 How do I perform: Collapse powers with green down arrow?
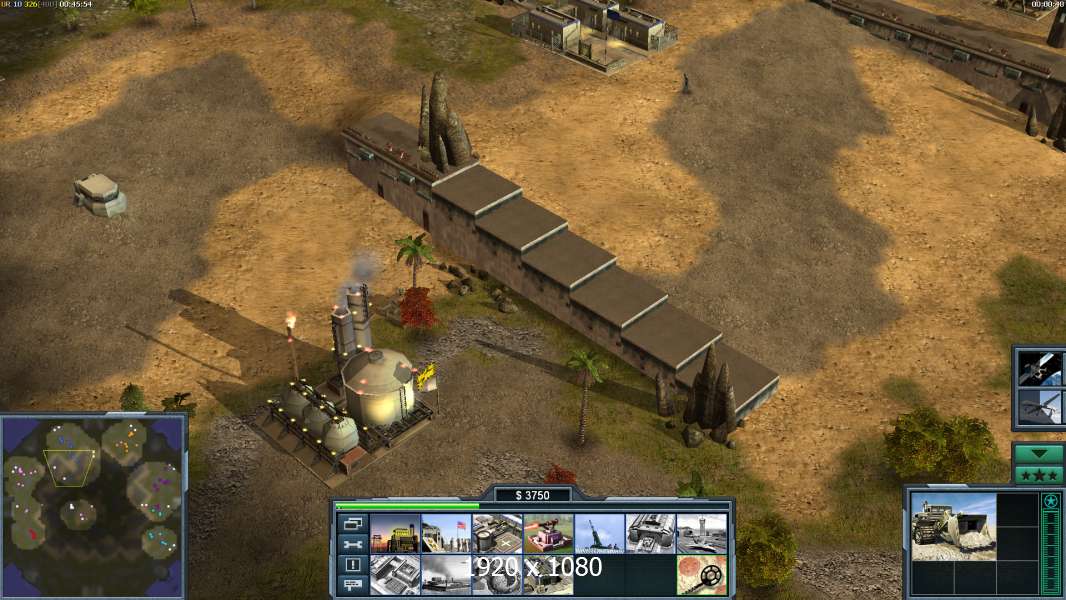1038,453
